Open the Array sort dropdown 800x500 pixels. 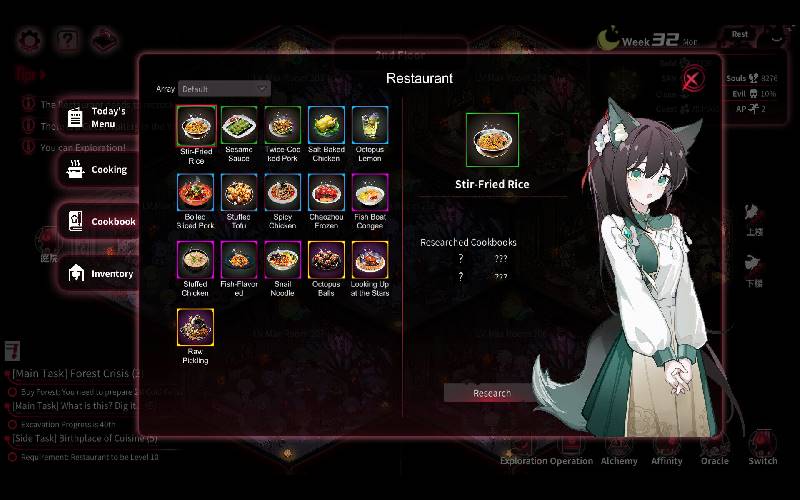click(224, 89)
